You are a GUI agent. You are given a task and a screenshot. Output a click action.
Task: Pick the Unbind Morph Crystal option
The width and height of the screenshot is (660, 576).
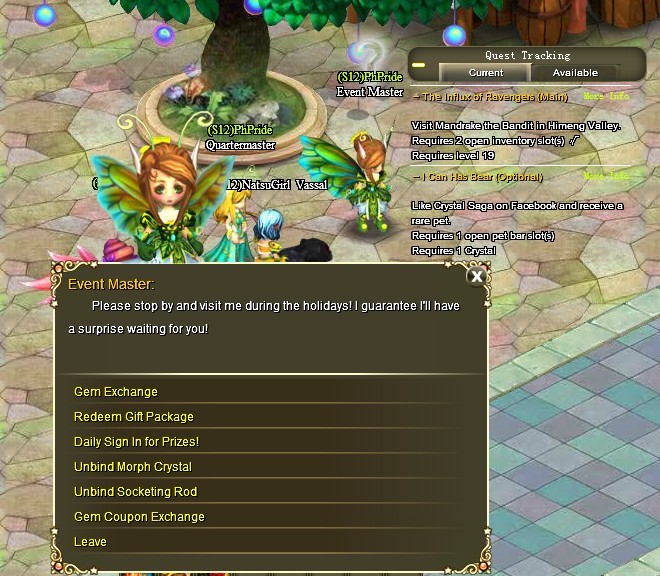coord(133,467)
